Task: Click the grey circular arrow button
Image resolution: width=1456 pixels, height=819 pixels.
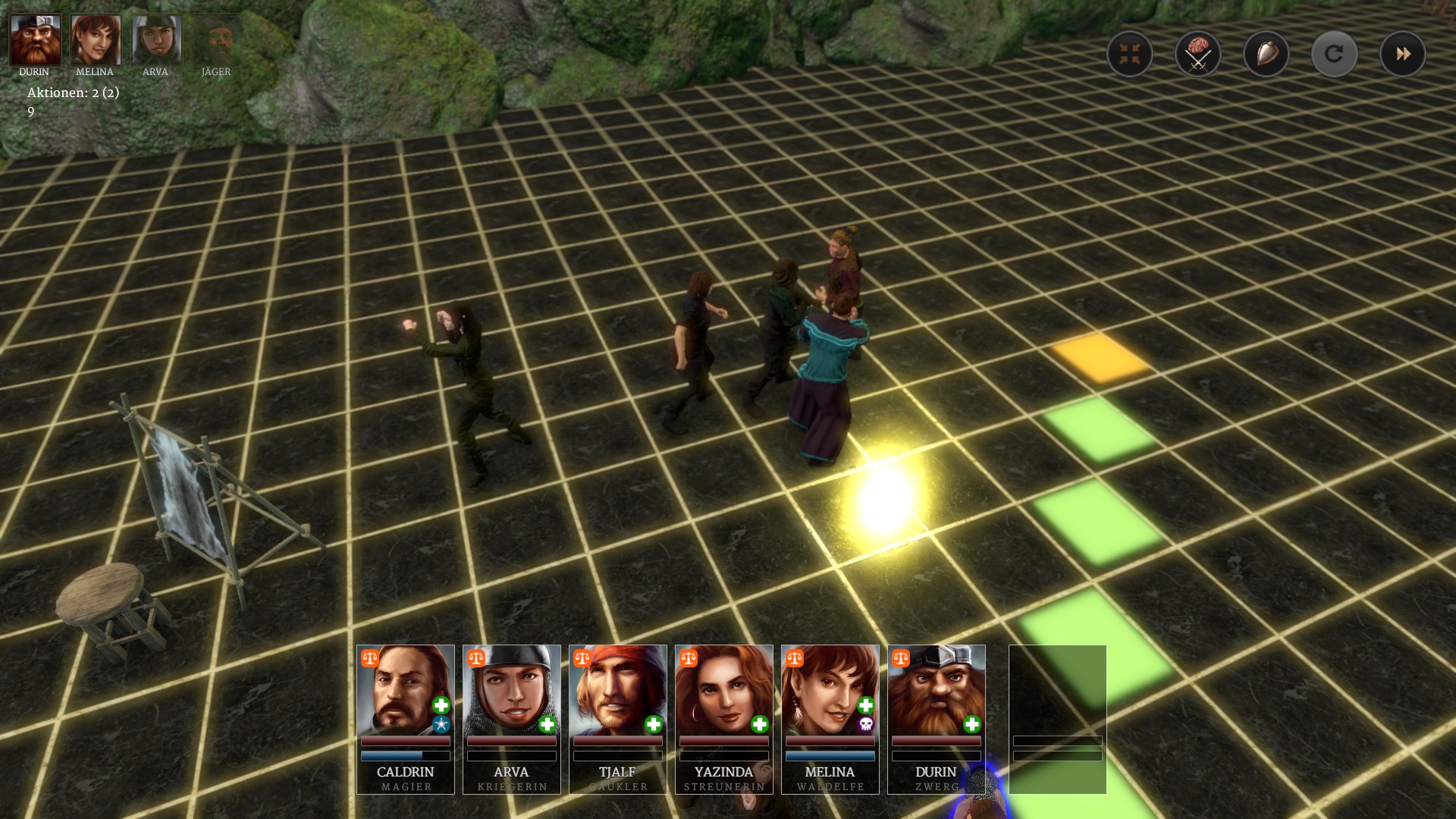Action: [1334, 54]
